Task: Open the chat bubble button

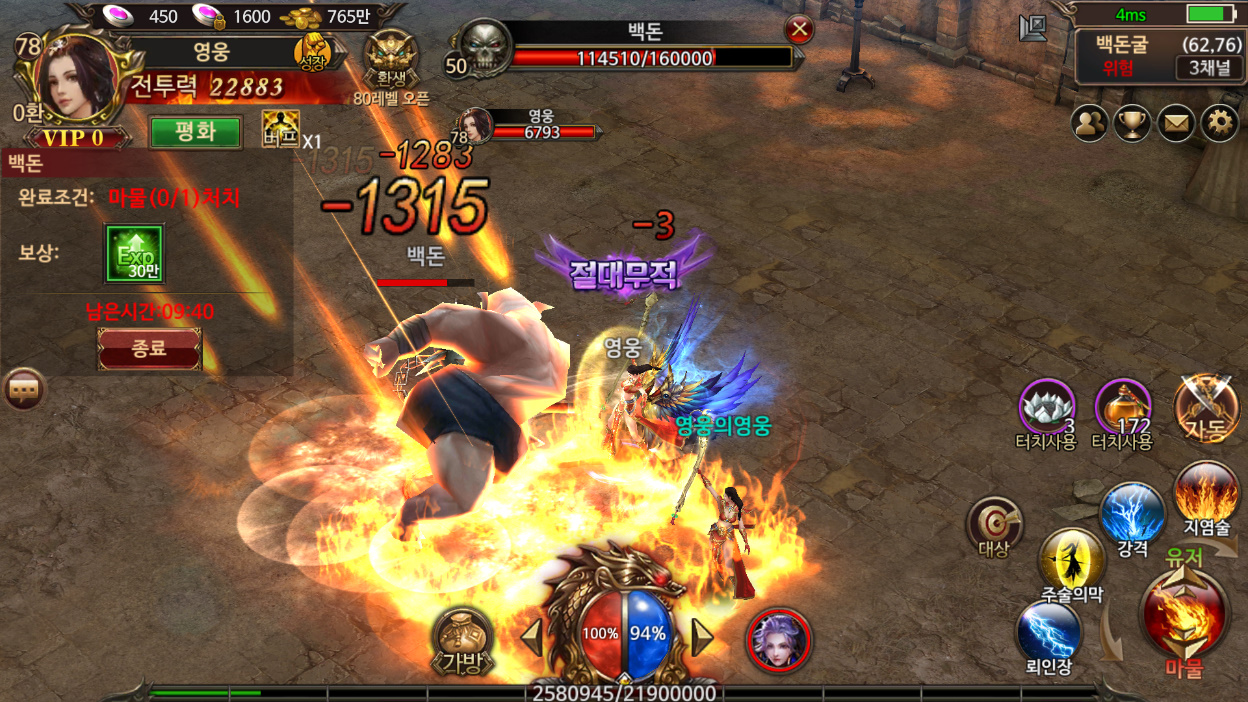Action: point(24,389)
